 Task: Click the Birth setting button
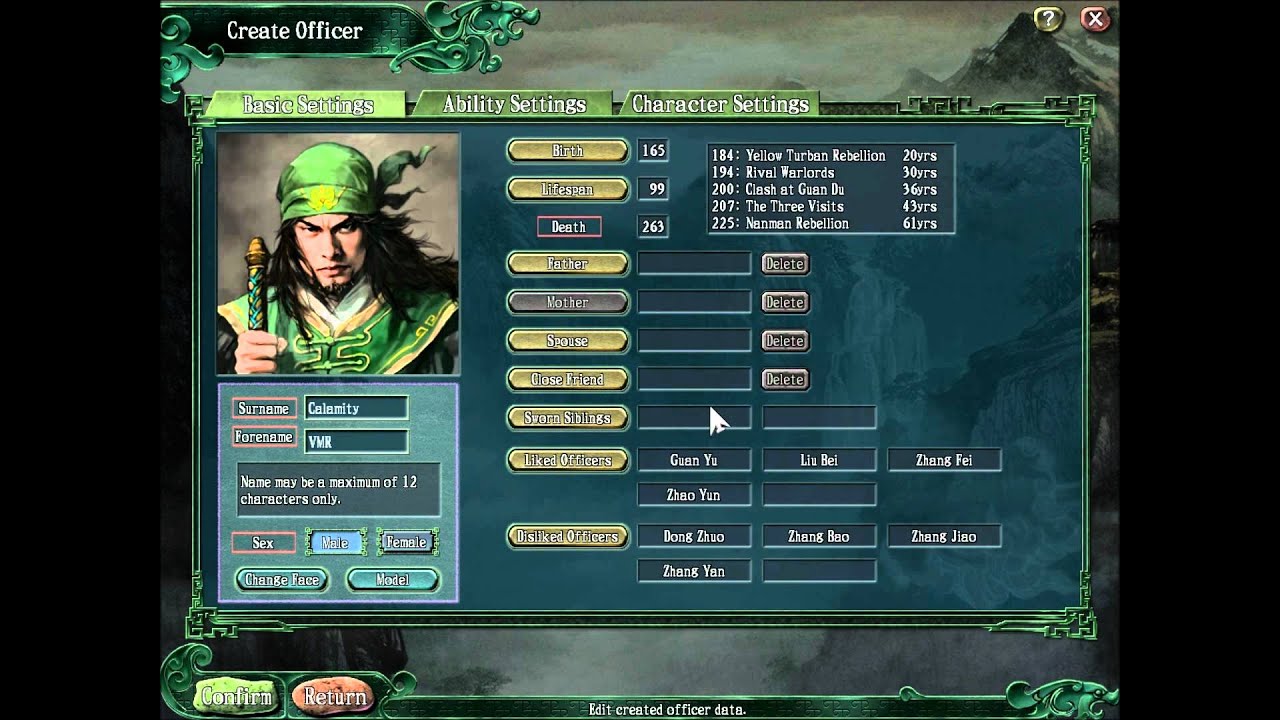coord(568,151)
